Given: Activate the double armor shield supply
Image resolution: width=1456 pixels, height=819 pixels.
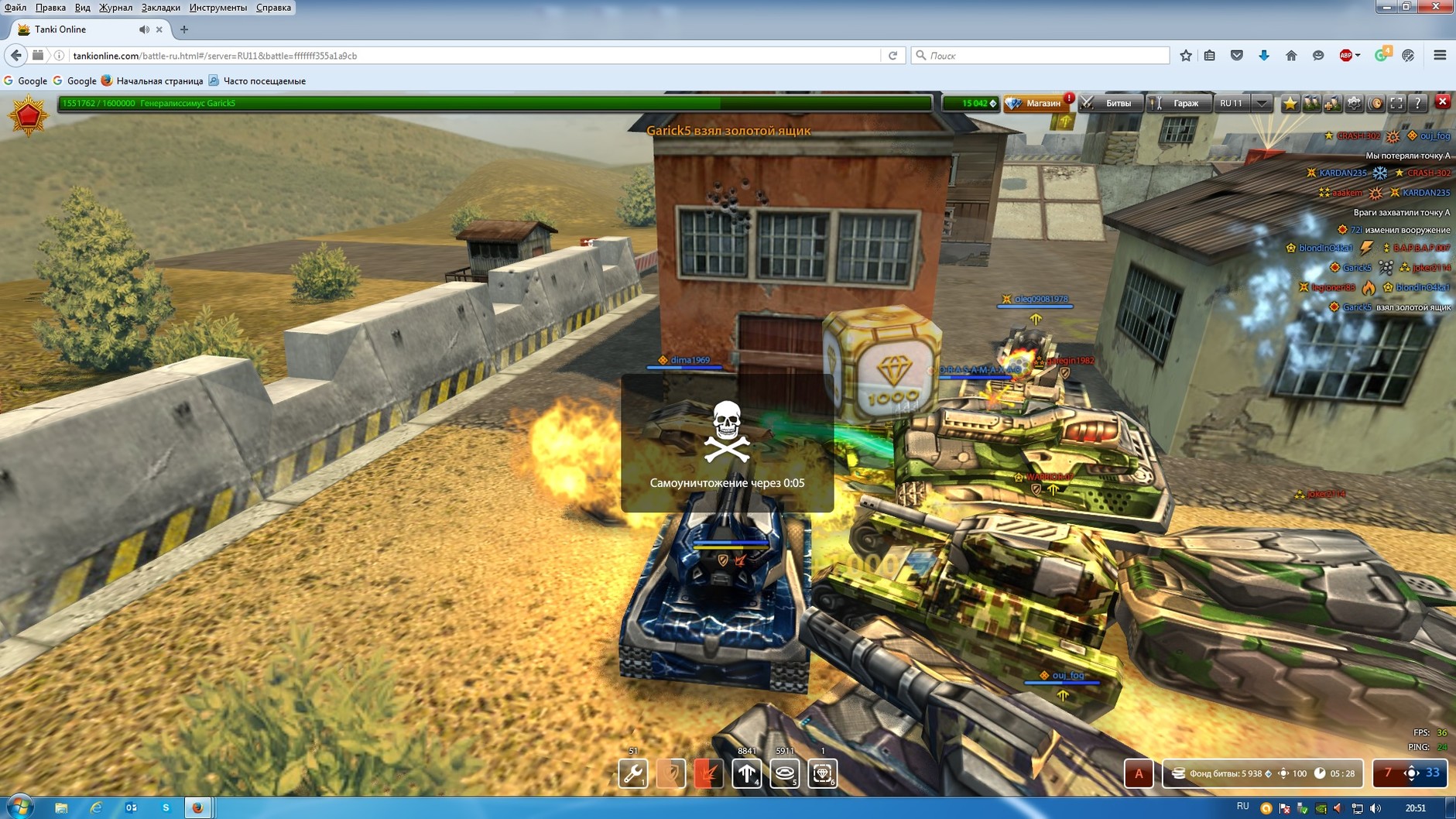Looking at the screenshot, I should click(x=670, y=773).
